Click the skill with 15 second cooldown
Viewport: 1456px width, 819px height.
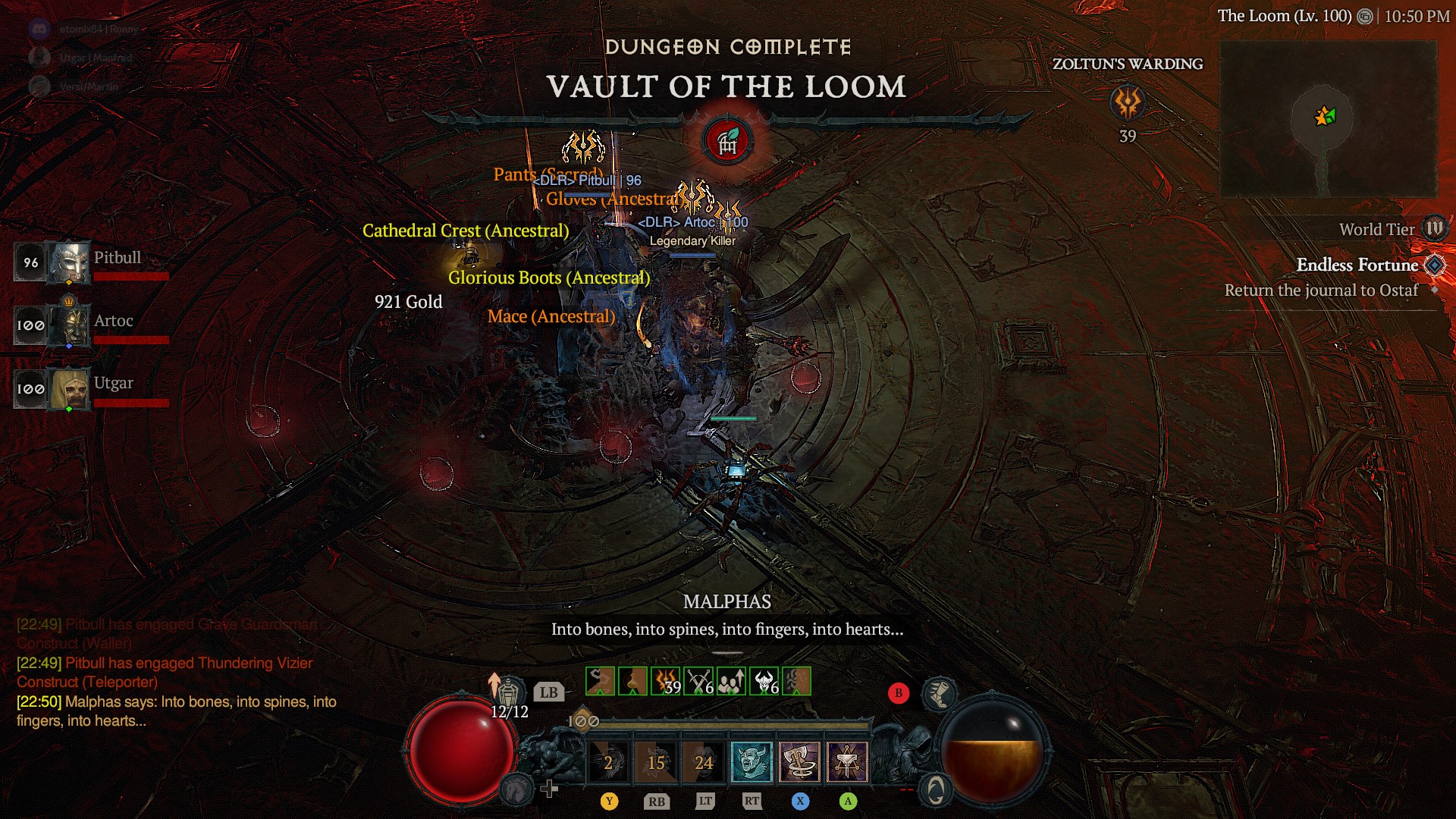[x=656, y=762]
